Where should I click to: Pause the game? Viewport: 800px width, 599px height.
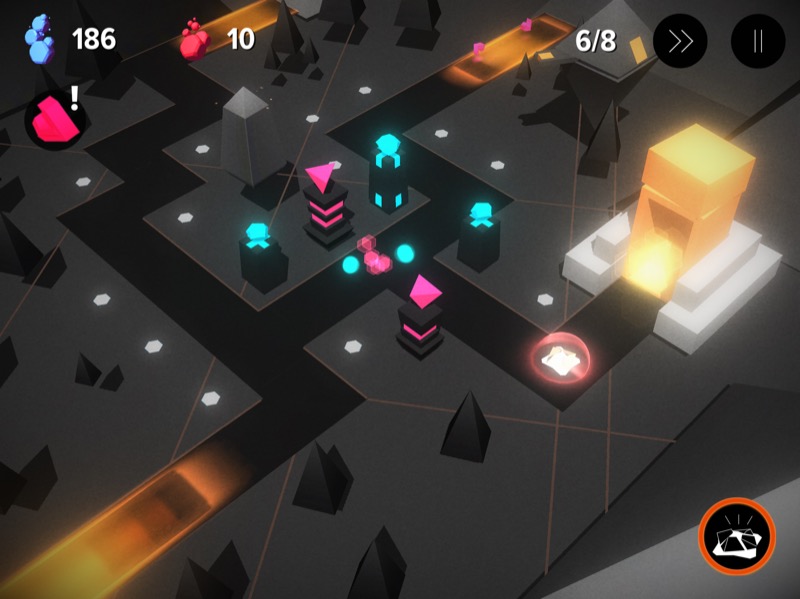tap(758, 41)
